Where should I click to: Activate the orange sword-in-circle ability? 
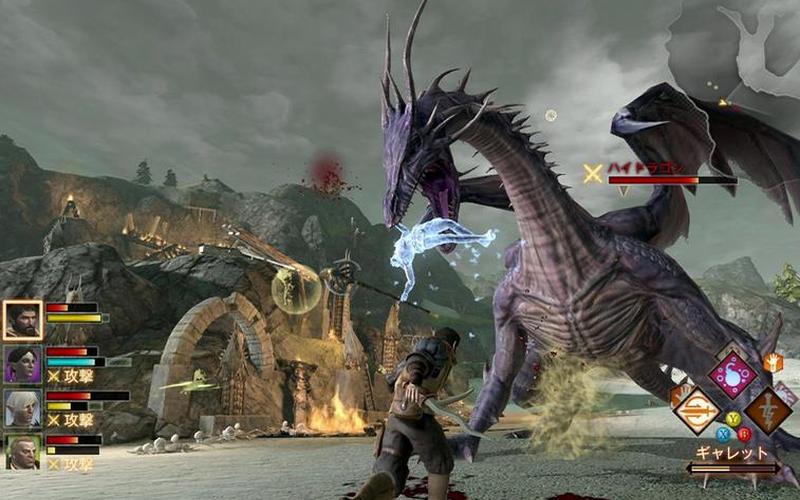[695, 410]
